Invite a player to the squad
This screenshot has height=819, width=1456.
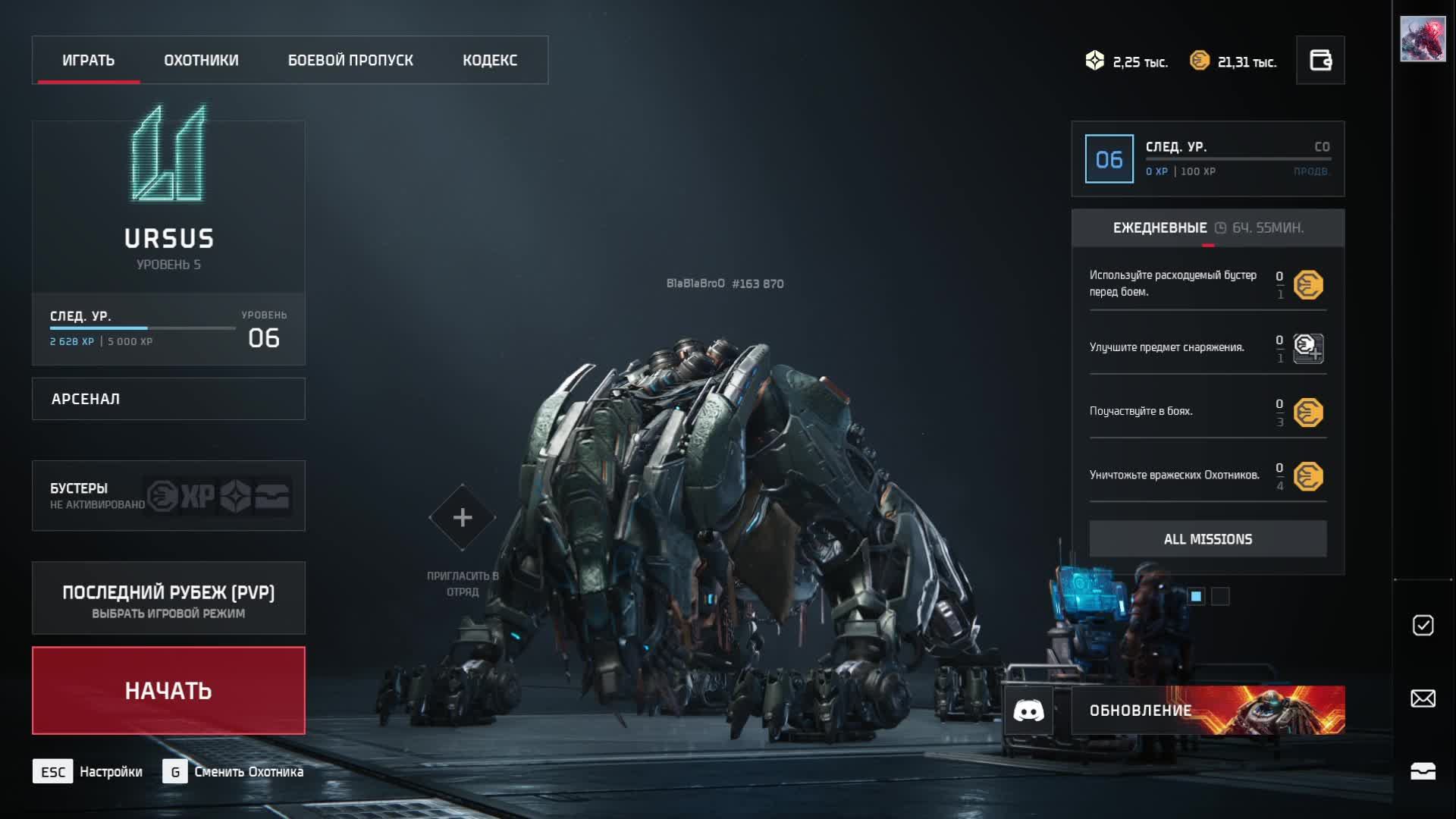(462, 518)
